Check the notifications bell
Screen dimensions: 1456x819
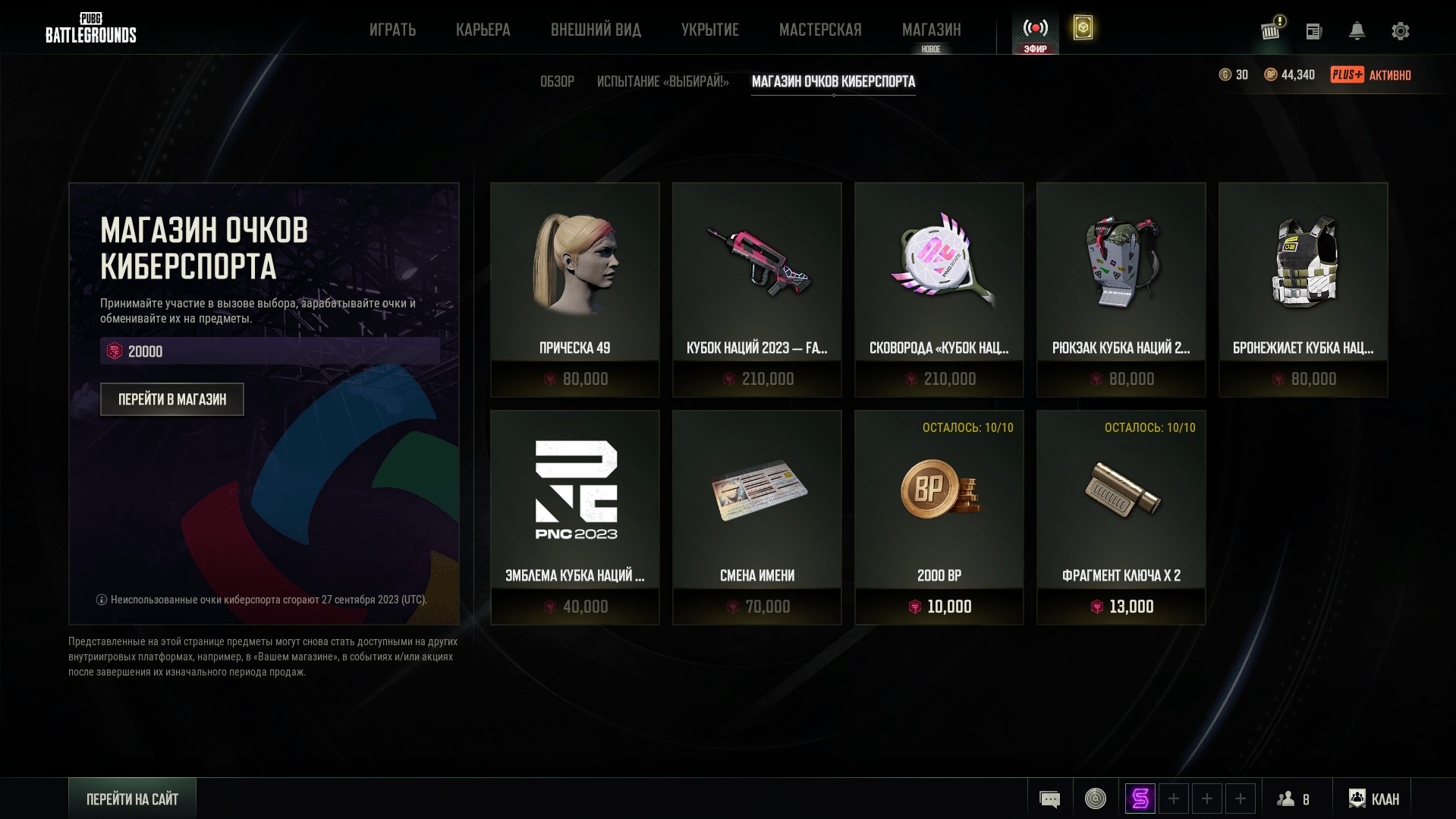(1357, 31)
